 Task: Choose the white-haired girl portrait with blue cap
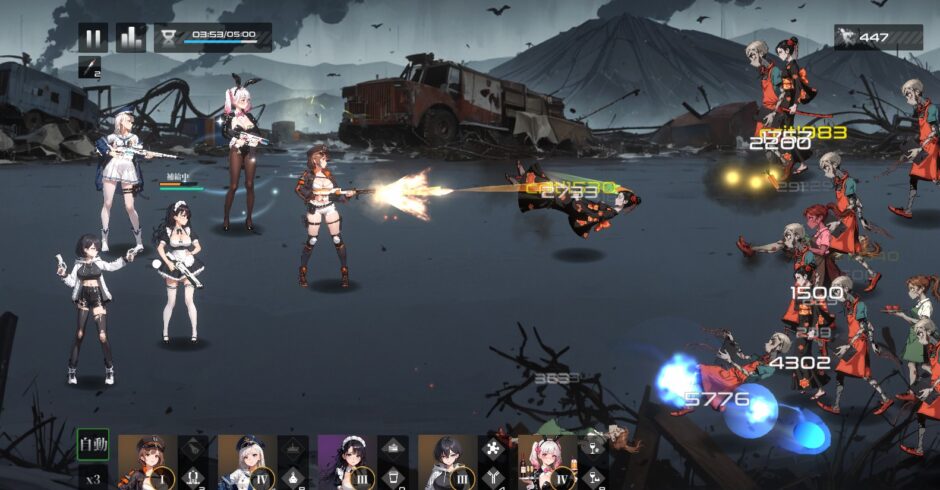coord(247,462)
